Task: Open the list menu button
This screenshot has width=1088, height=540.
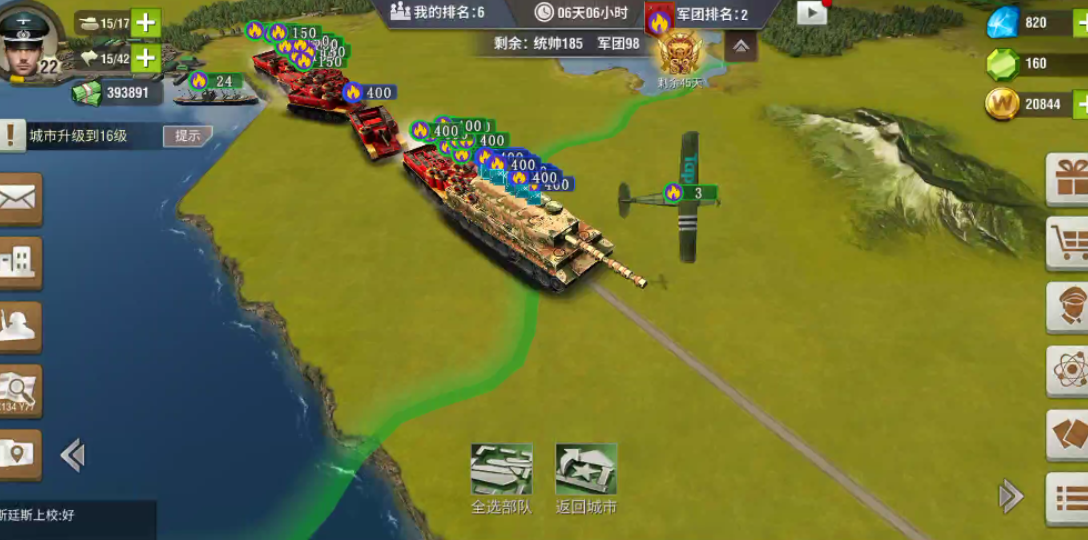Action: 1067,497
